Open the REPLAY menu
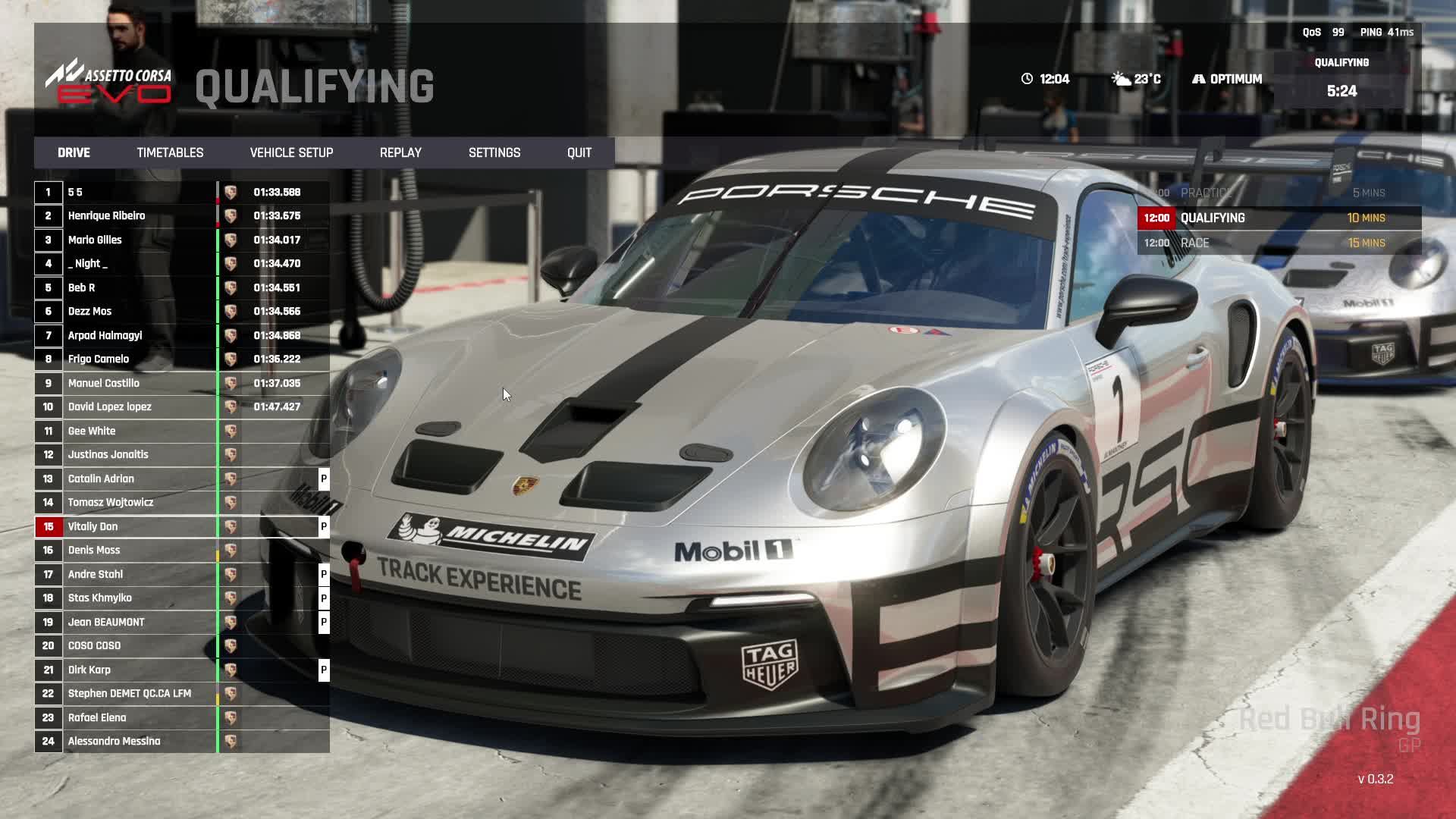Screen dimensions: 1456x819 pyautogui.click(x=400, y=152)
